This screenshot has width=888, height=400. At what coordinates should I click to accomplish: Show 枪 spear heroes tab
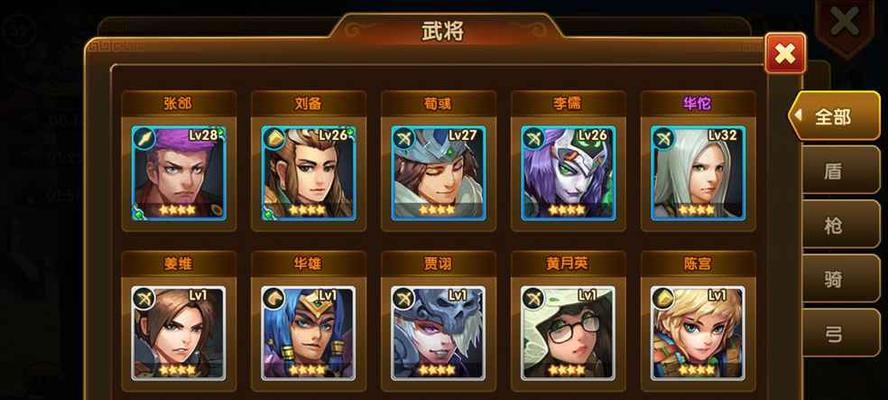click(834, 226)
